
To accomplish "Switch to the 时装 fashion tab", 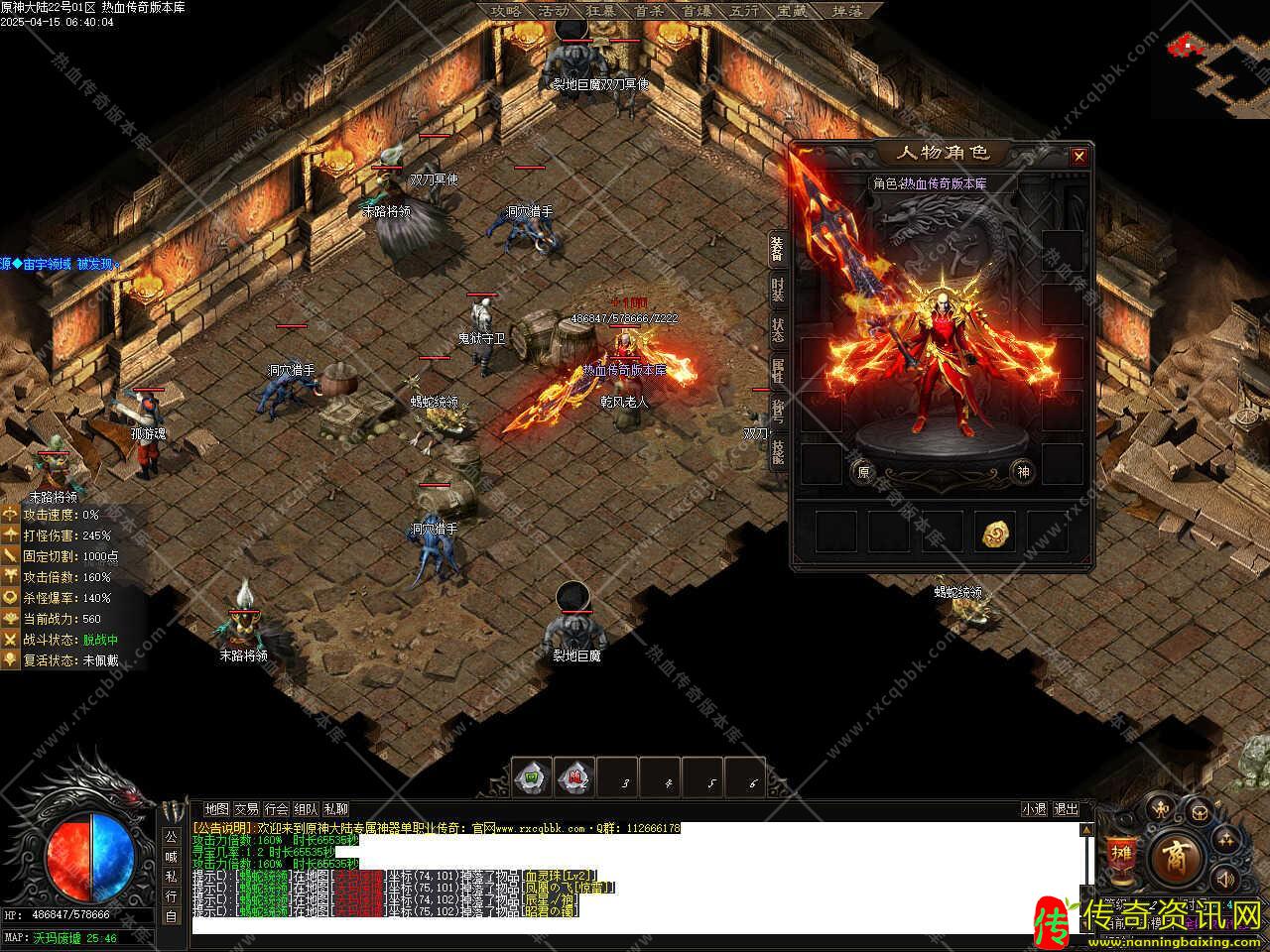I will (778, 290).
